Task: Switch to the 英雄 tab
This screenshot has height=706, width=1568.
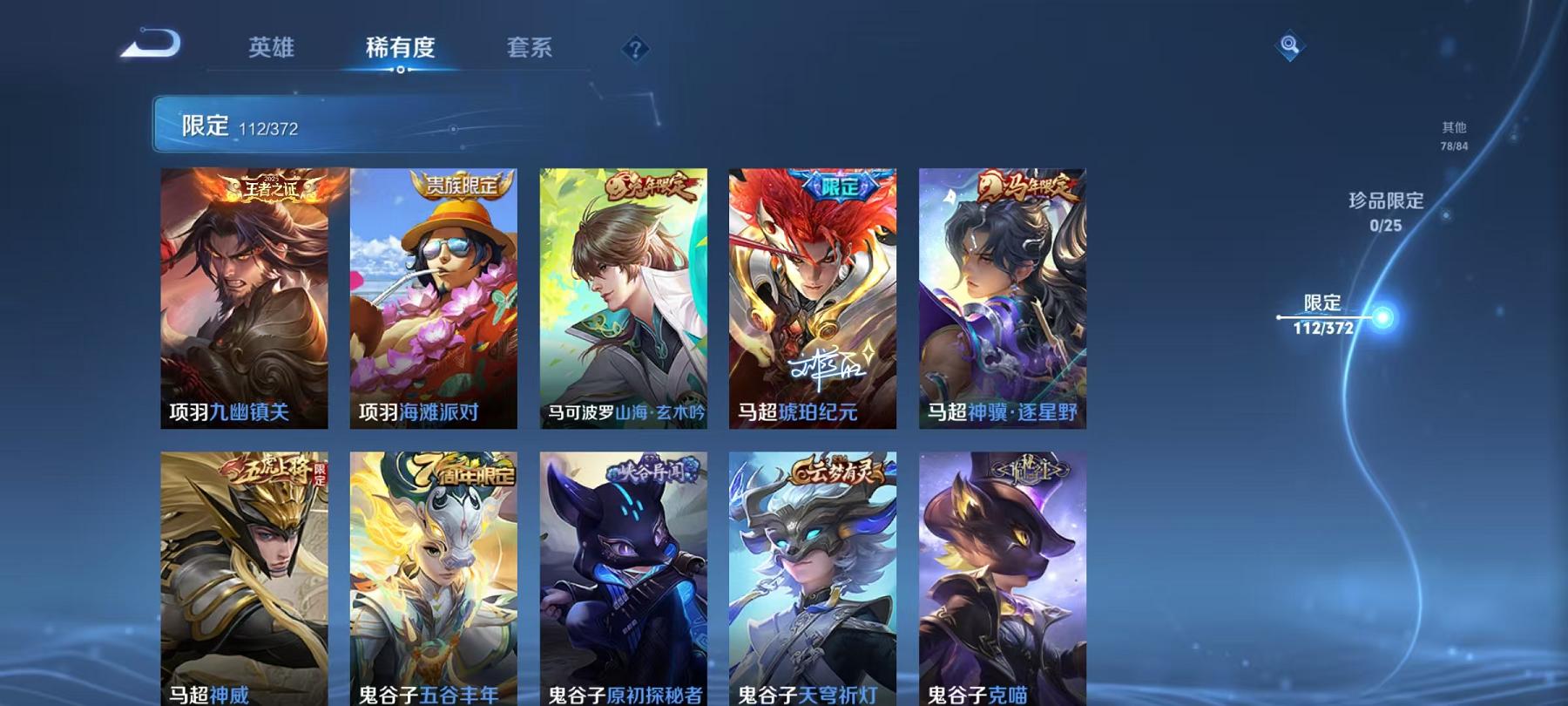Action: tap(270, 50)
